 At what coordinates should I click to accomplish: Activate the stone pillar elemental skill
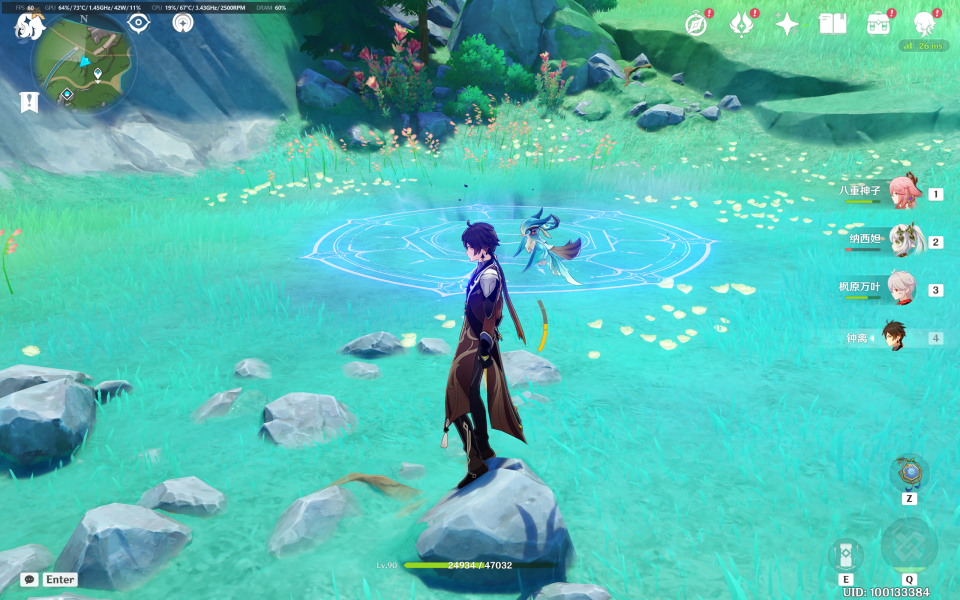[845, 556]
